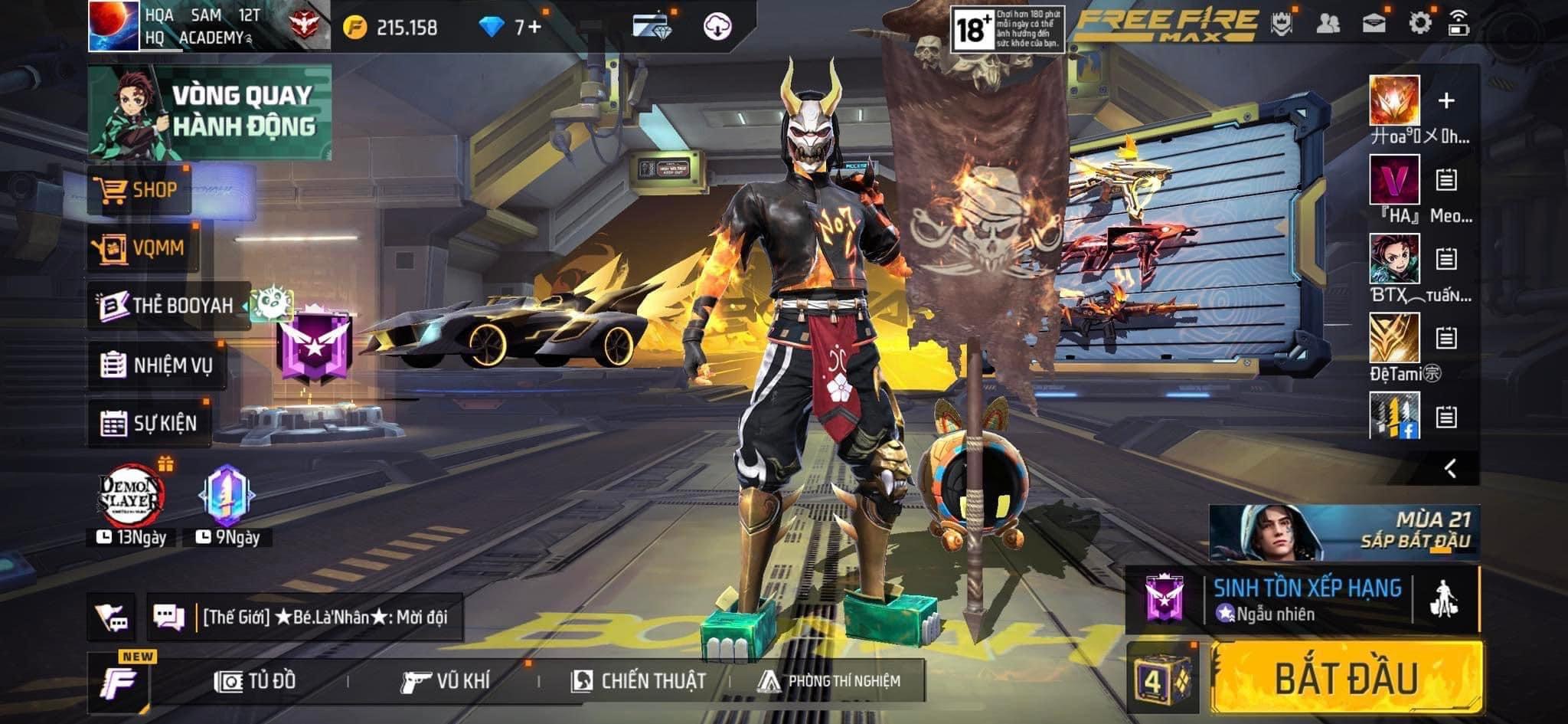Collapse the friends list with the arrow
Screen dimensions: 1568x724
click(x=1450, y=468)
